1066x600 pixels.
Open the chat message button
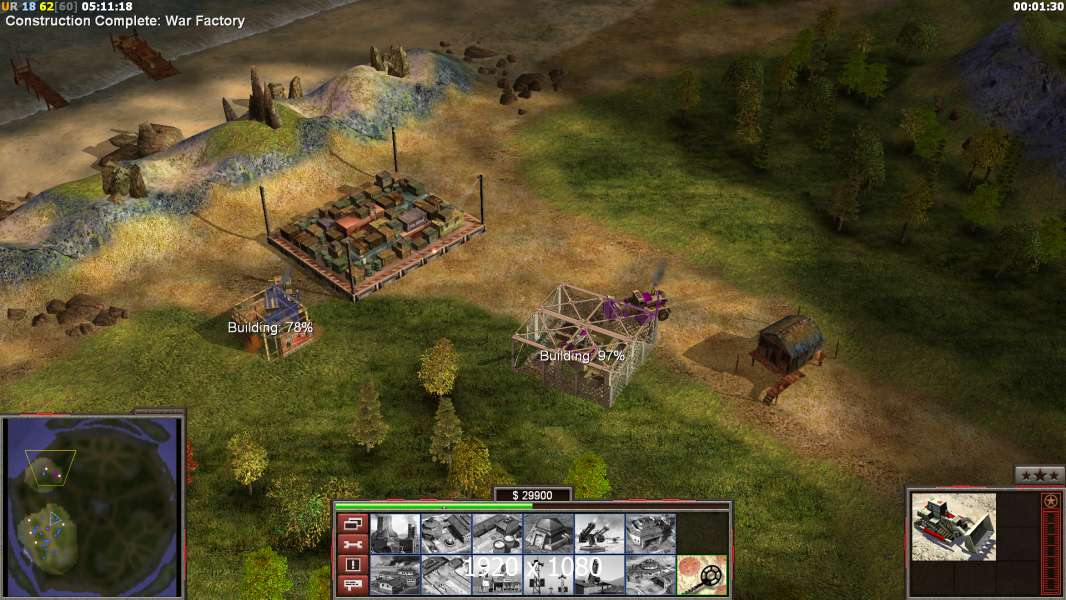[x=351, y=586]
